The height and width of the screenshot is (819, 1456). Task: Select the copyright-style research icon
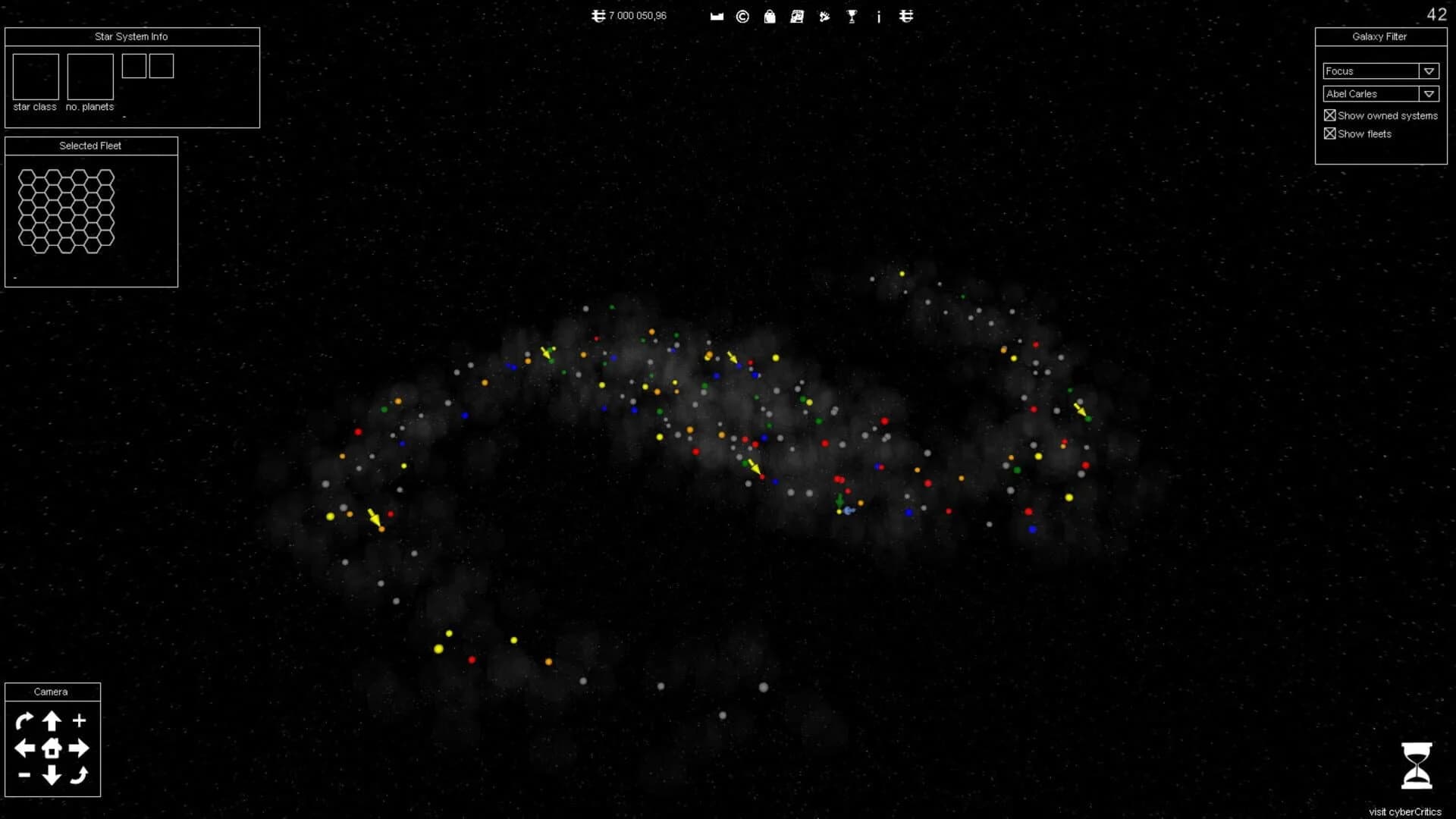pyautogui.click(x=742, y=16)
